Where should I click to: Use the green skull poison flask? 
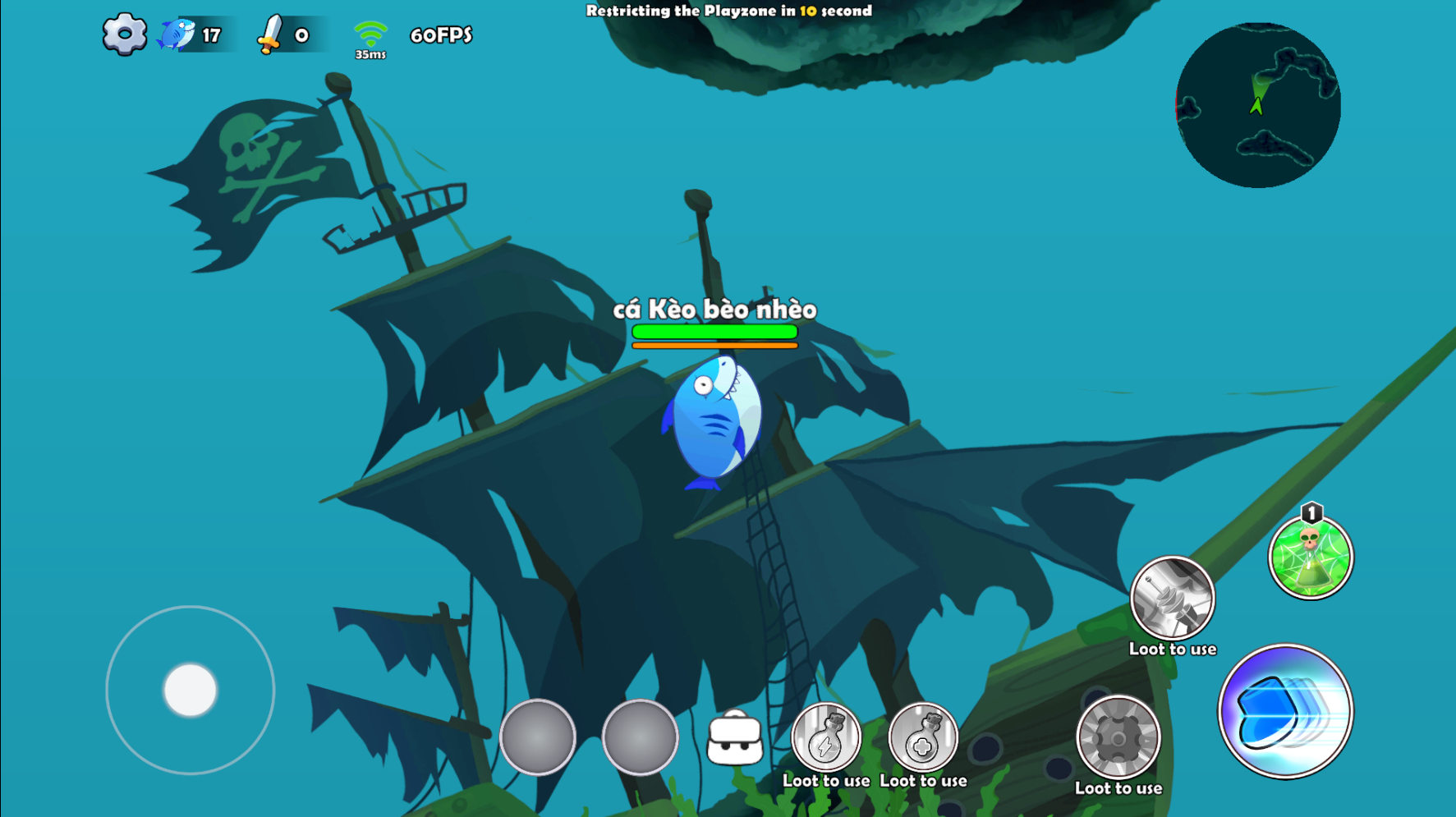[1310, 558]
